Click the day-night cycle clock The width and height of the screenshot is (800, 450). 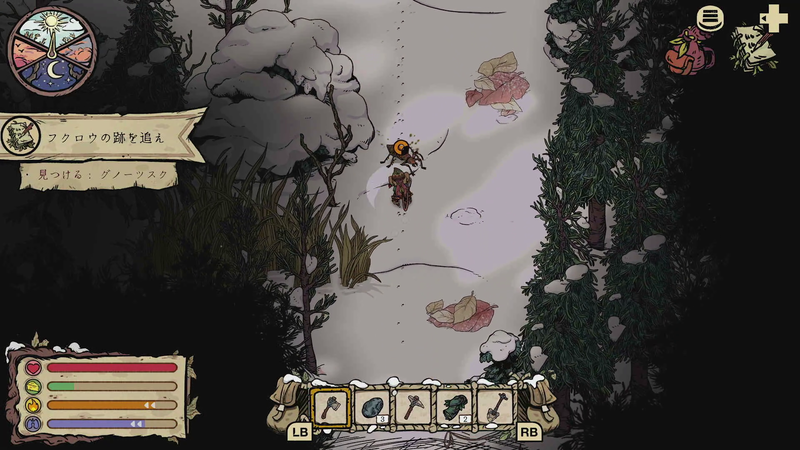coord(51,50)
